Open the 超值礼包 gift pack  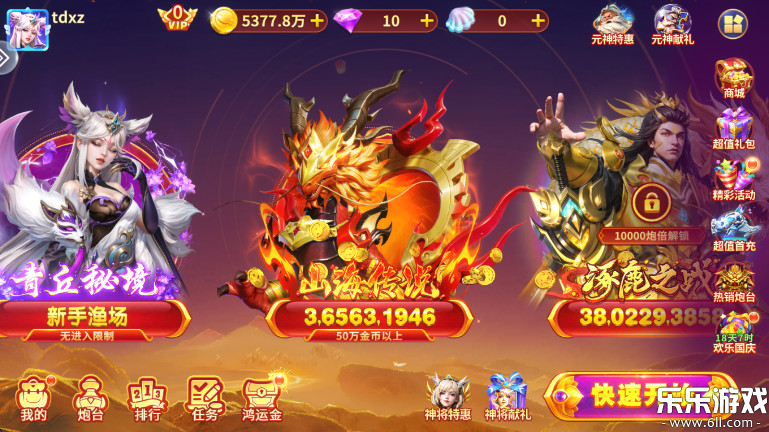click(735, 126)
